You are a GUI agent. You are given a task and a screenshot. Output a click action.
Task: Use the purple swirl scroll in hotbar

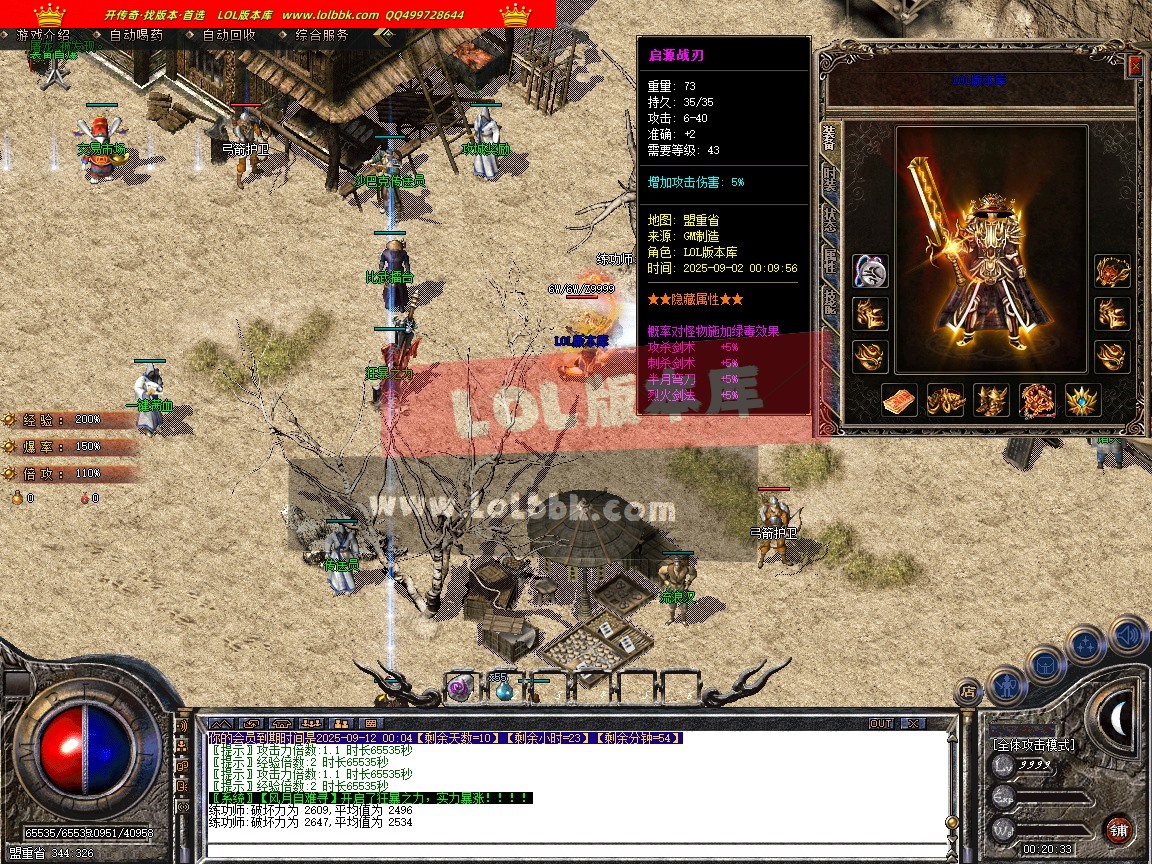coord(459,688)
